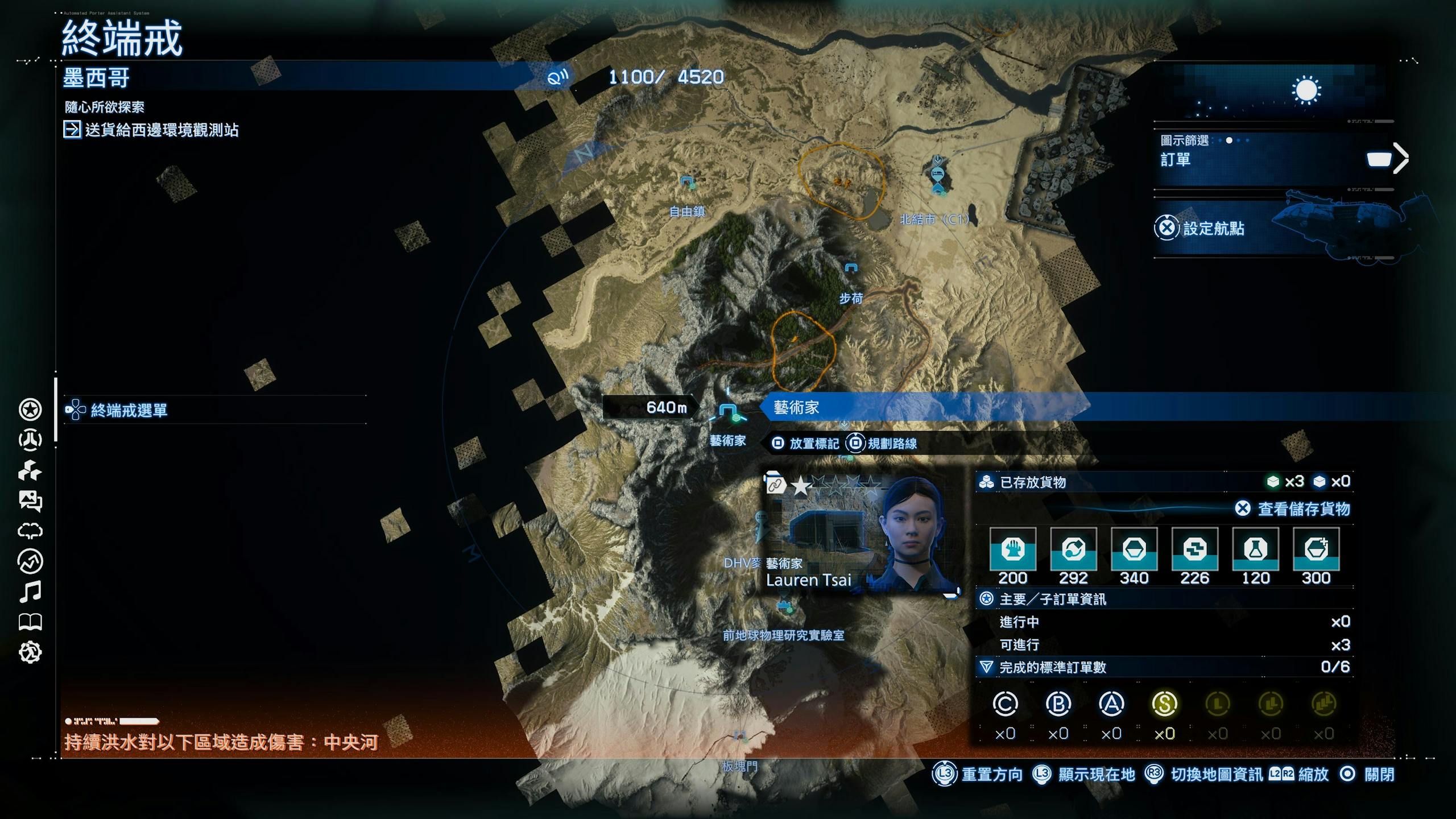The image size is (1456, 819).
Task: Select the cloud weather icon in sidebar
Action: [30, 531]
